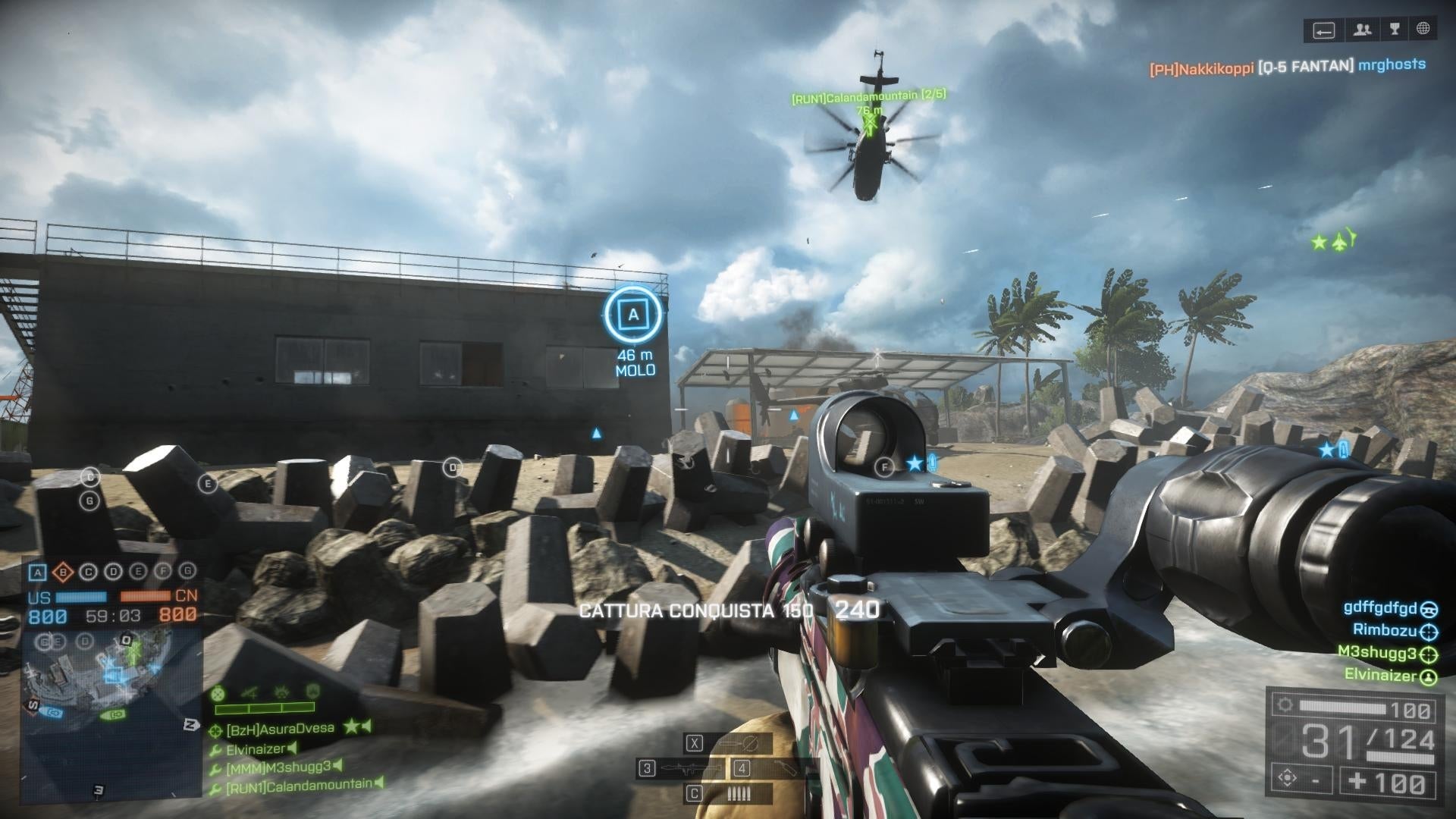Select the rocket launcher icon in slot 3

[689, 768]
